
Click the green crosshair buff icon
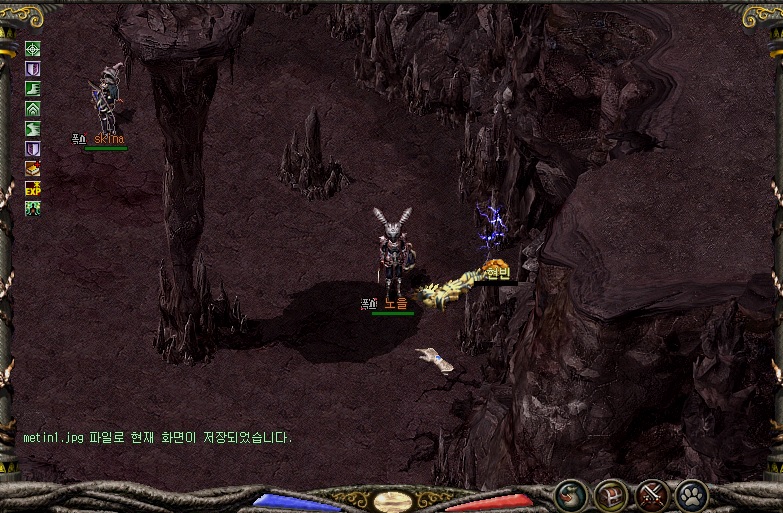pyautogui.click(x=33, y=48)
